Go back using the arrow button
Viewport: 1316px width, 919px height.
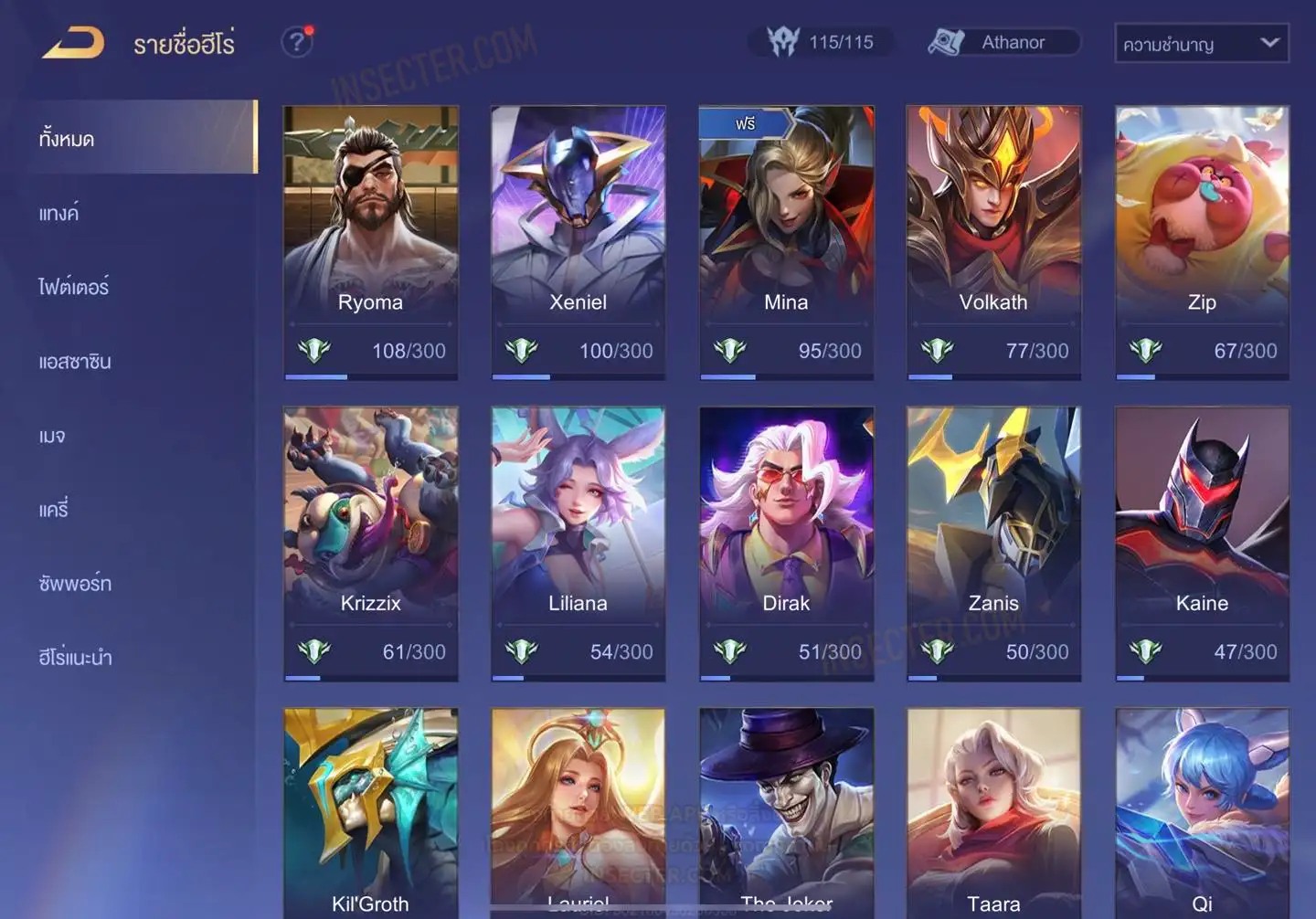73,43
